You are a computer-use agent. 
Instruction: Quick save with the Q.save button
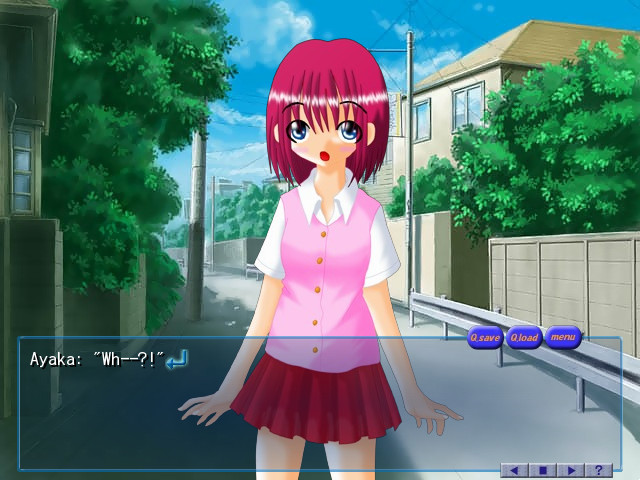coord(485,338)
